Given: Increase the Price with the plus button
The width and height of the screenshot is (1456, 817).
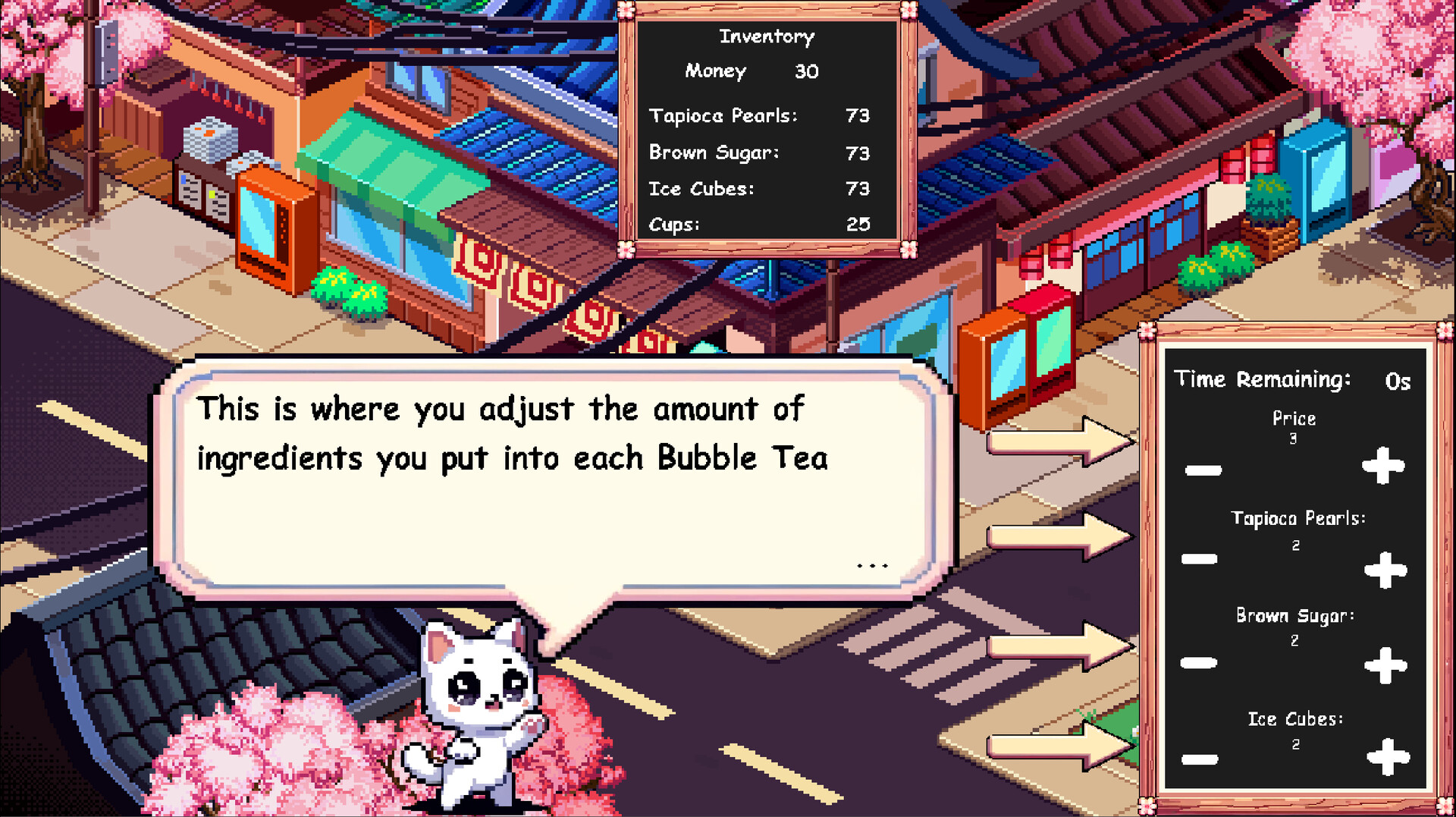Looking at the screenshot, I should [1384, 465].
